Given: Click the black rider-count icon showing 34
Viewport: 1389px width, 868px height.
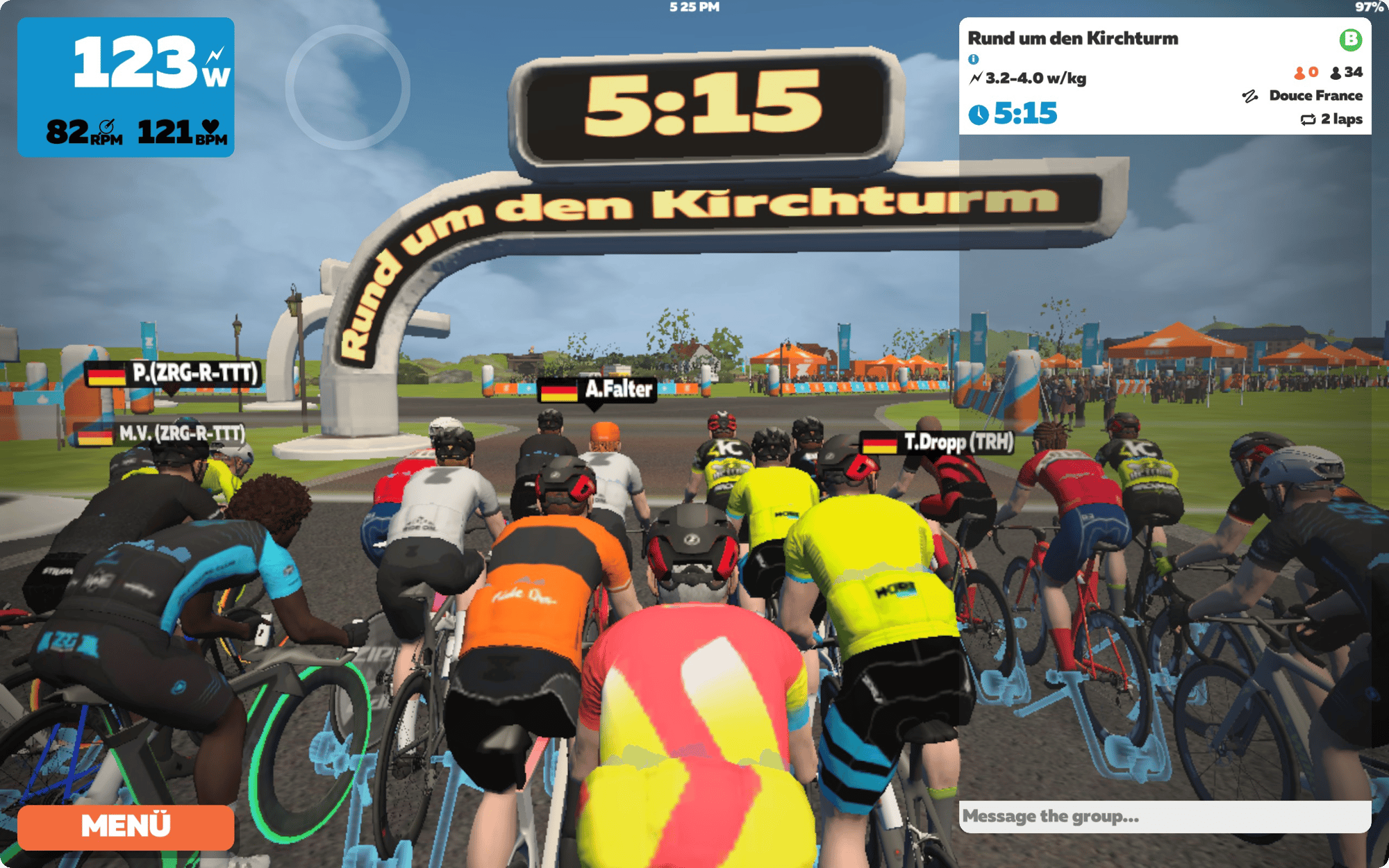Looking at the screenshot, I should 1336,72.
